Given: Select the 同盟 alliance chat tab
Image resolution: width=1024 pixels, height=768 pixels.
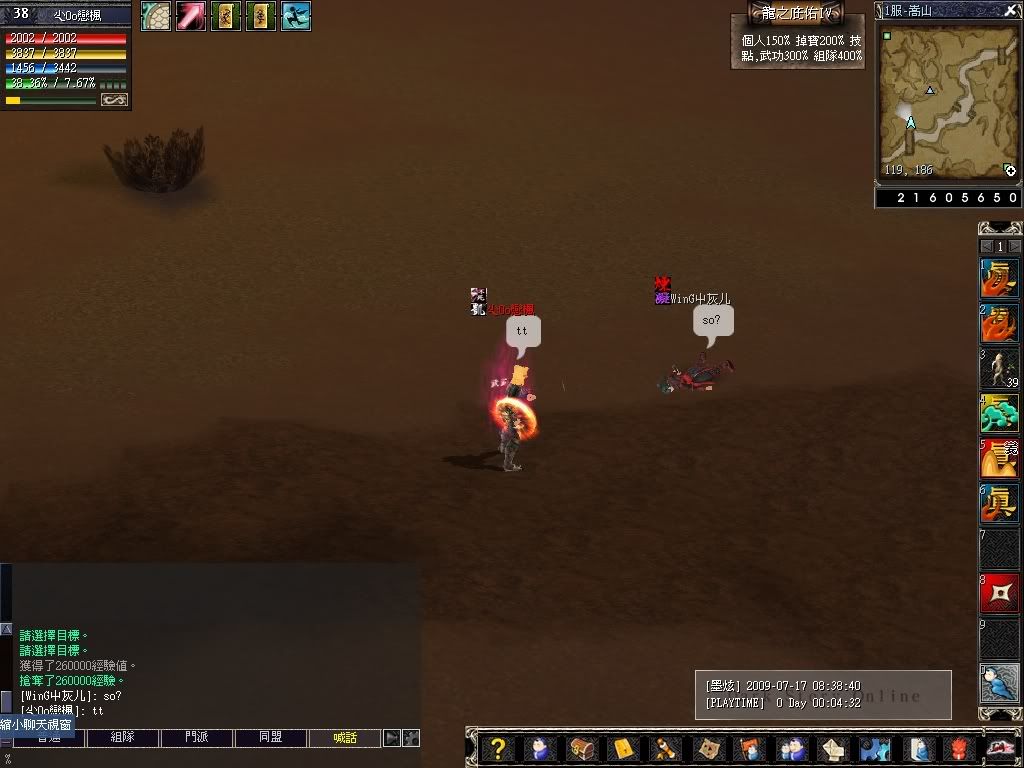Looking at the screenshot, I should pyautogui.click(x=271, y=738).
